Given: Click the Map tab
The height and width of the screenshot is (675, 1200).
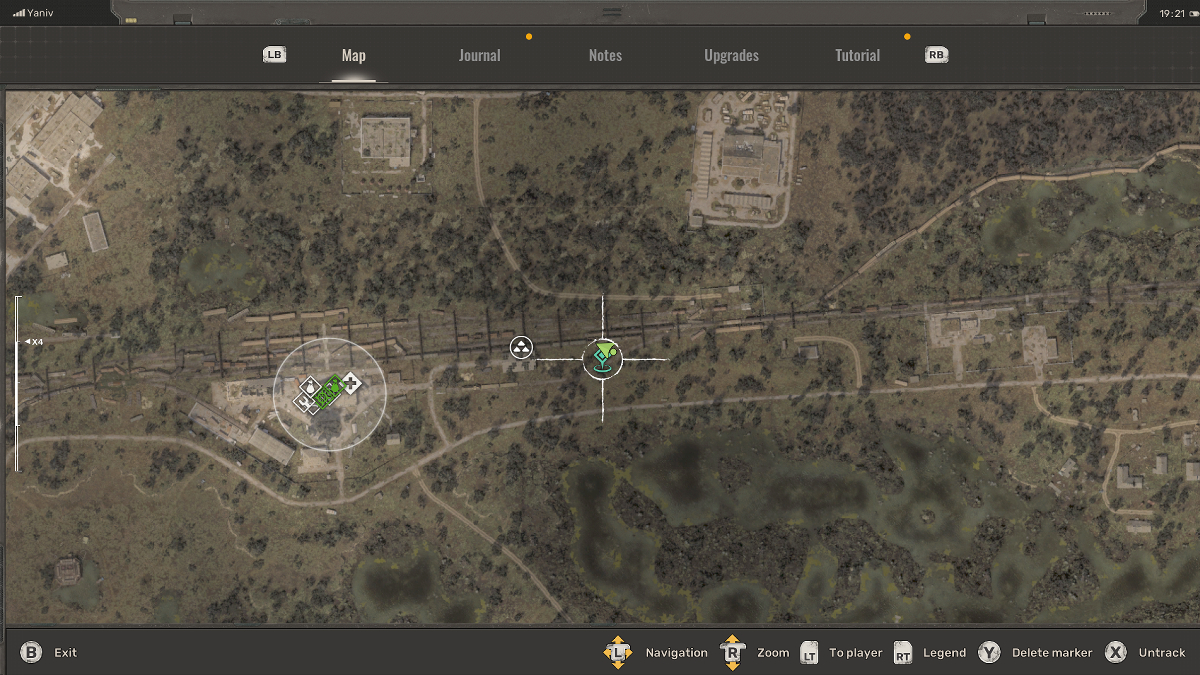Looking at the screenshot, I should [x=353, y=56].
